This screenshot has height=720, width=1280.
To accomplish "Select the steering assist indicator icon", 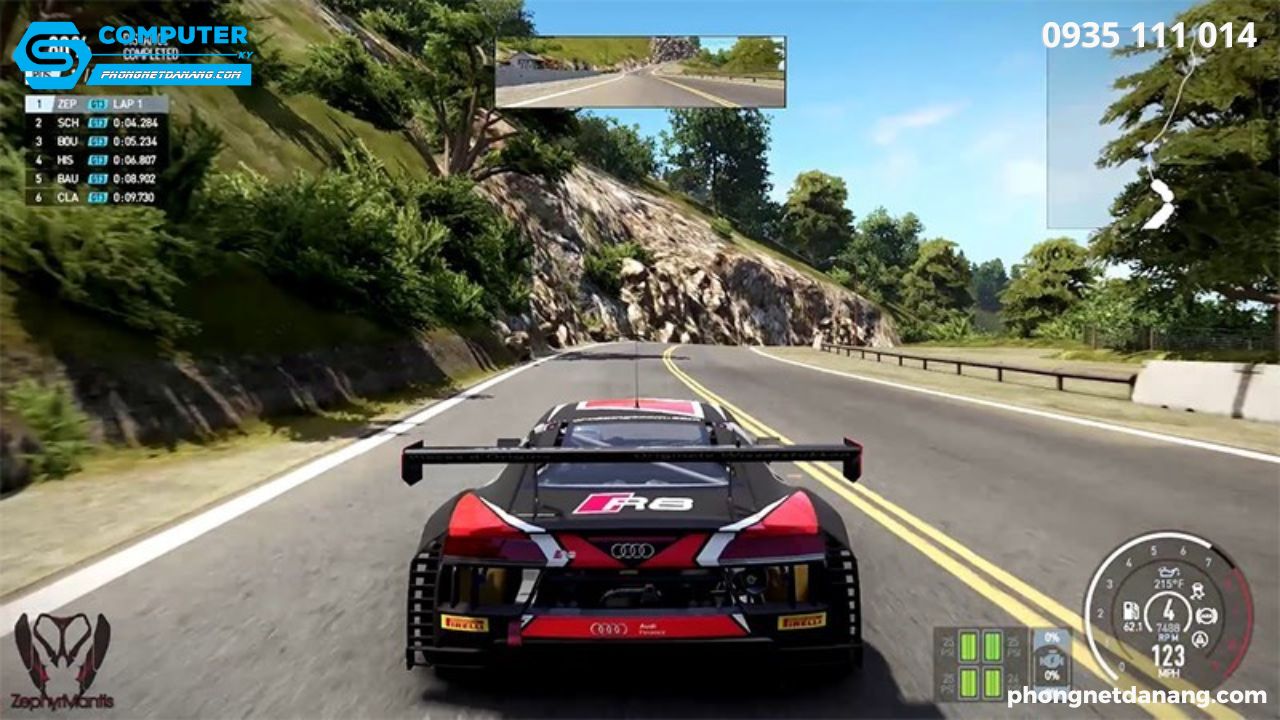I will pyautogui.click(x=1199, y=641).
